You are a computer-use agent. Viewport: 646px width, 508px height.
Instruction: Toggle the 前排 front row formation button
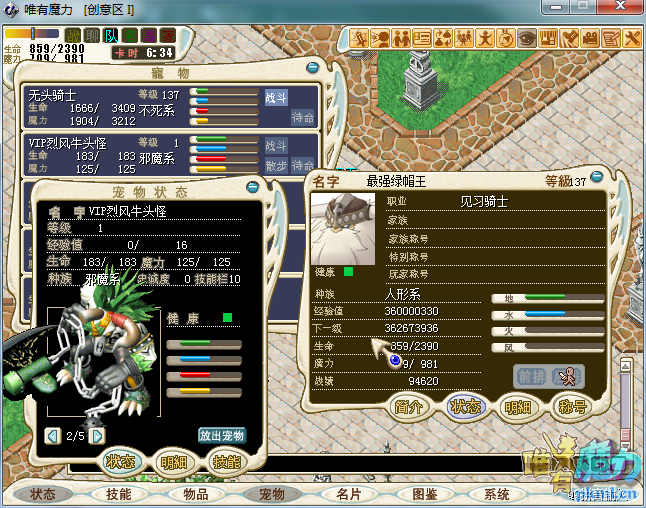point(530,376)
